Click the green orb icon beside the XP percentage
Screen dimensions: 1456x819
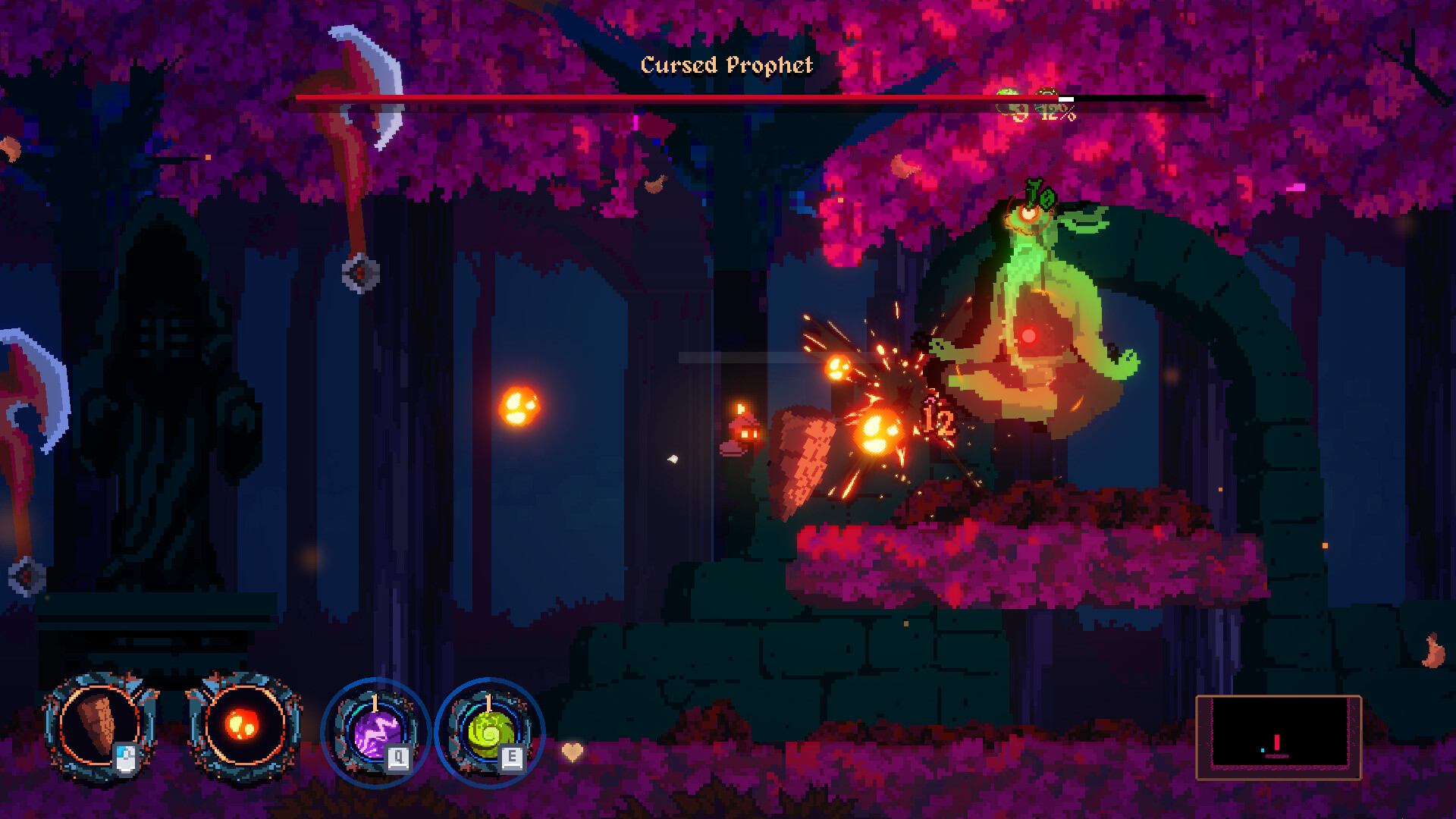pyautogui.click(x=1009, y=93)
